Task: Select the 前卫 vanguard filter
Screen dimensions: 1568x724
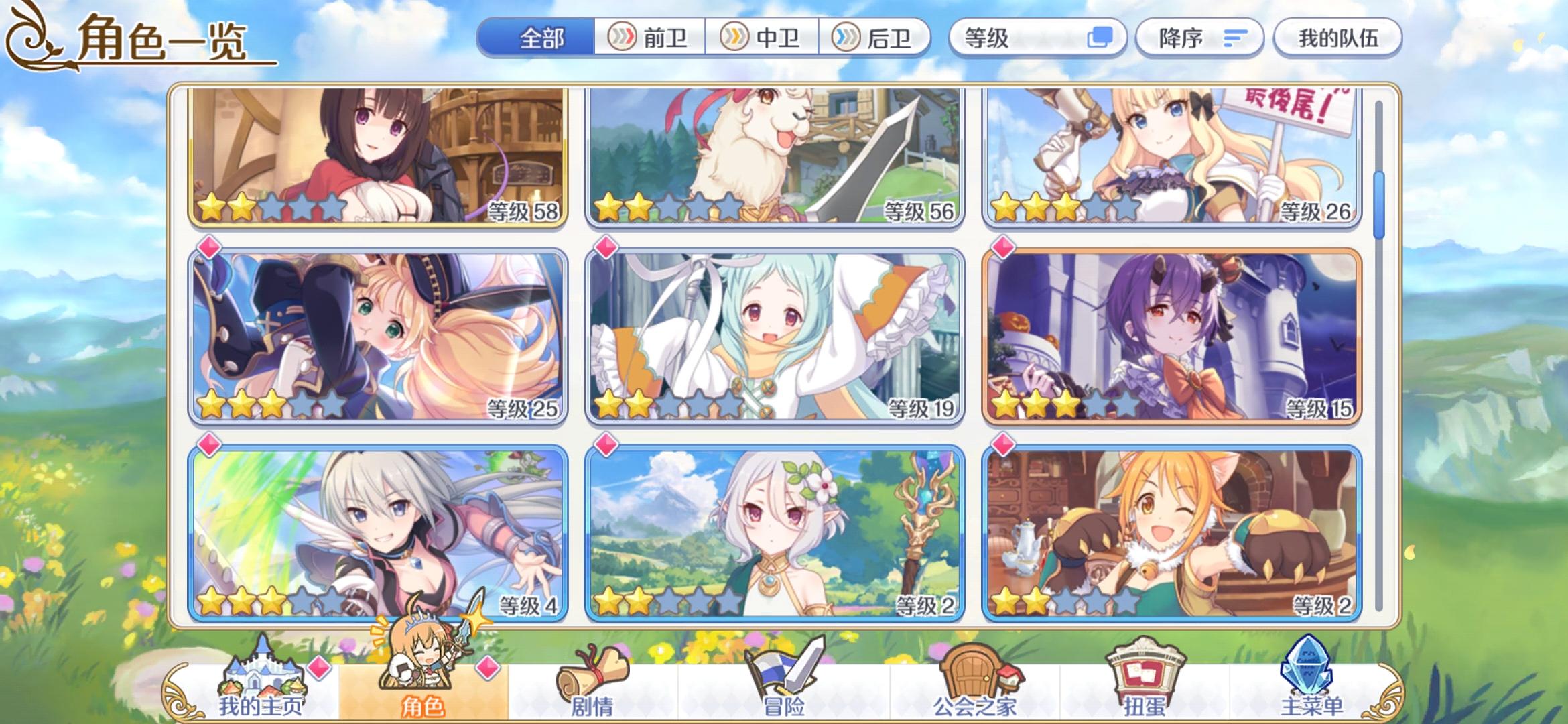Action: point(653,38)
